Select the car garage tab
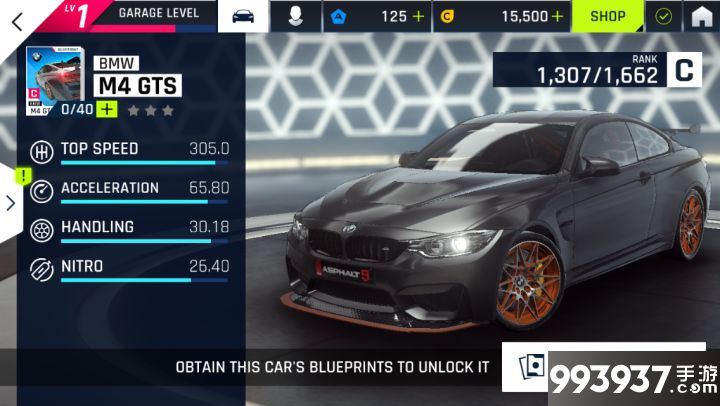 pos(243,16)
